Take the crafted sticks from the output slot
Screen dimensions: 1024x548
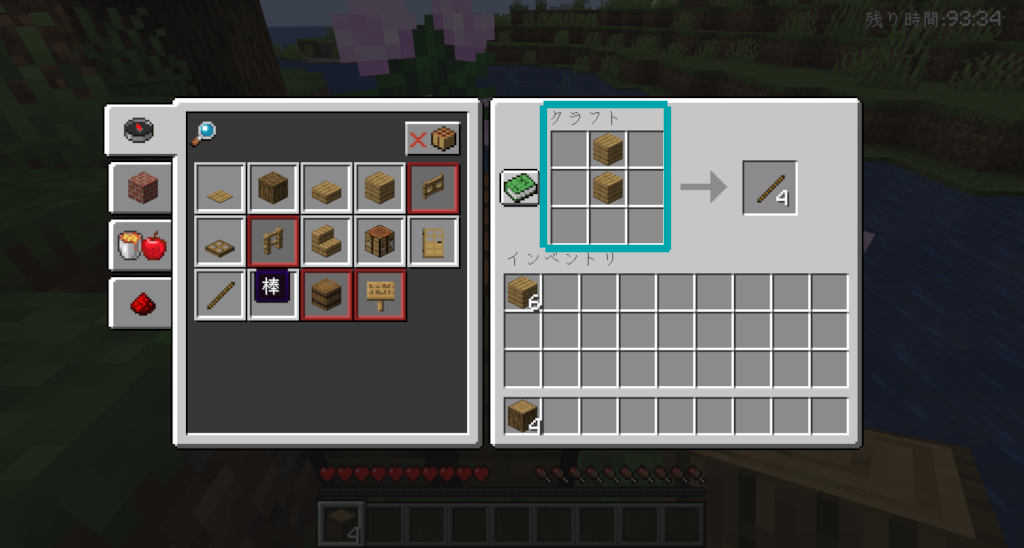coord(769,188)
